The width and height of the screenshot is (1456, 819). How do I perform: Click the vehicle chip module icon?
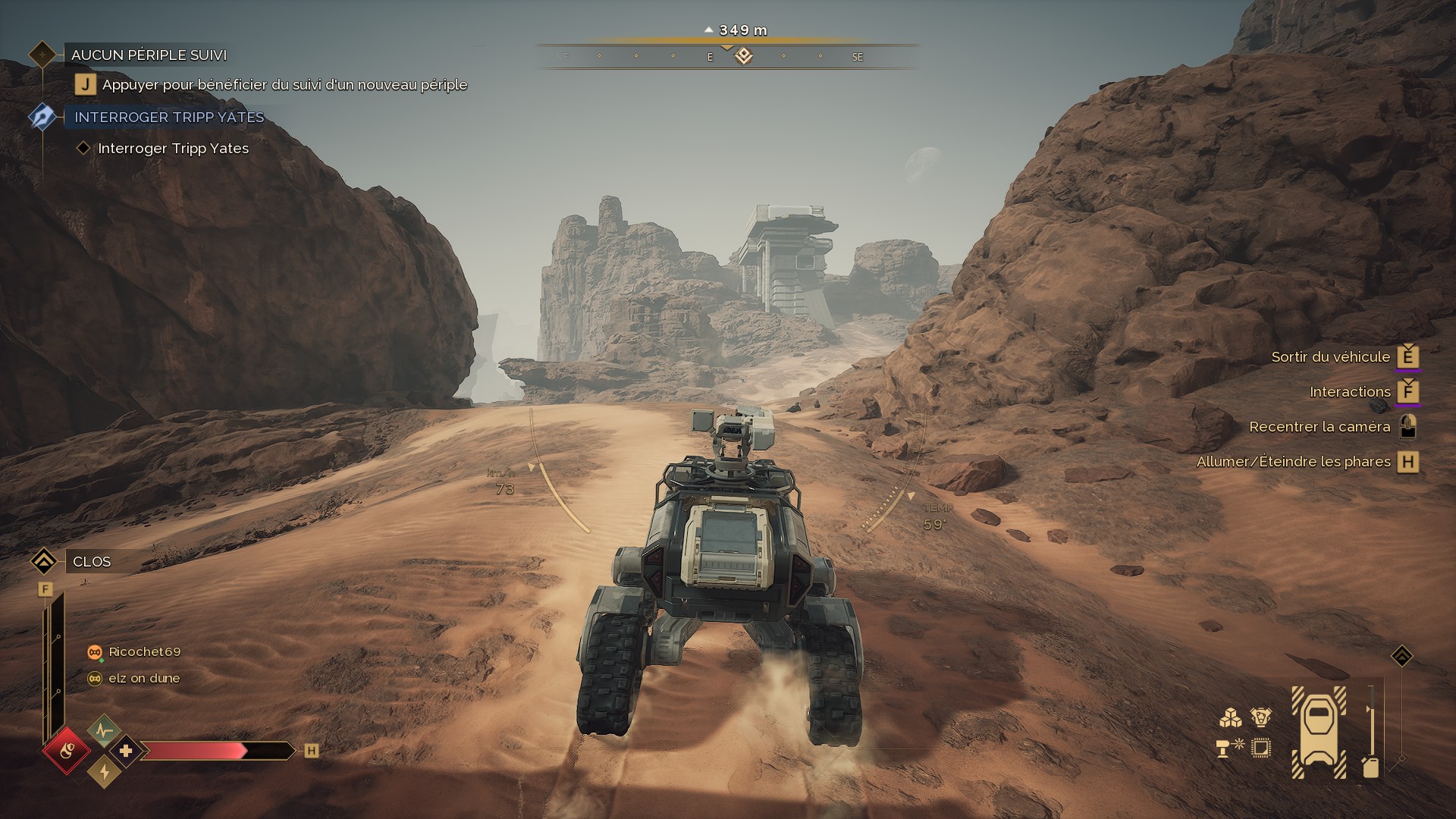pos(1260,748)
